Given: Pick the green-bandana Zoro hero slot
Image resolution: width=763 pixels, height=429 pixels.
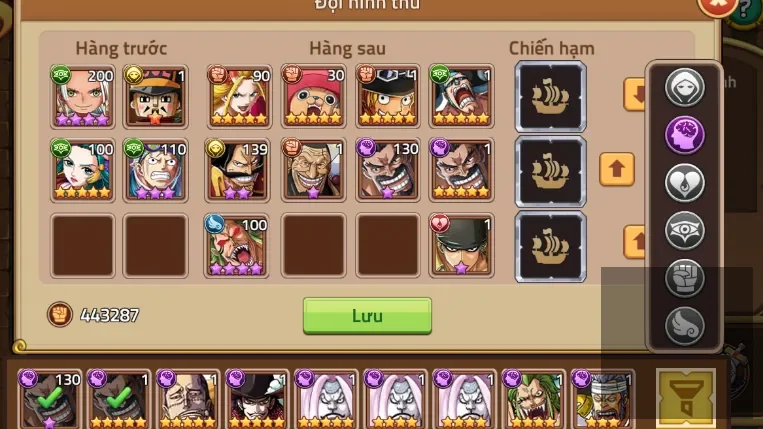Looking at the screenshot, I should 461,245.
